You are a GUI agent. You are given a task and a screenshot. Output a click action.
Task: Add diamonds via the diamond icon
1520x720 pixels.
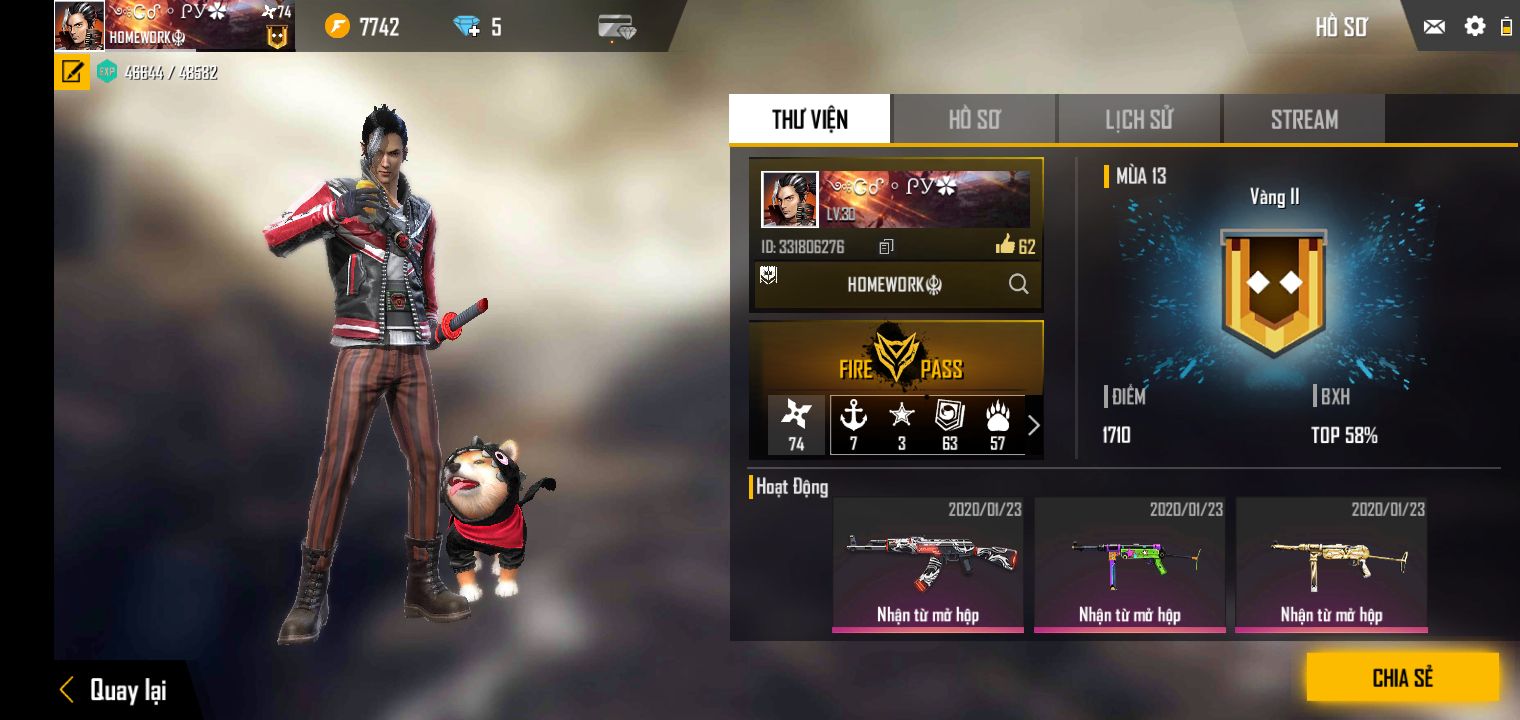(x=467, y=27)
